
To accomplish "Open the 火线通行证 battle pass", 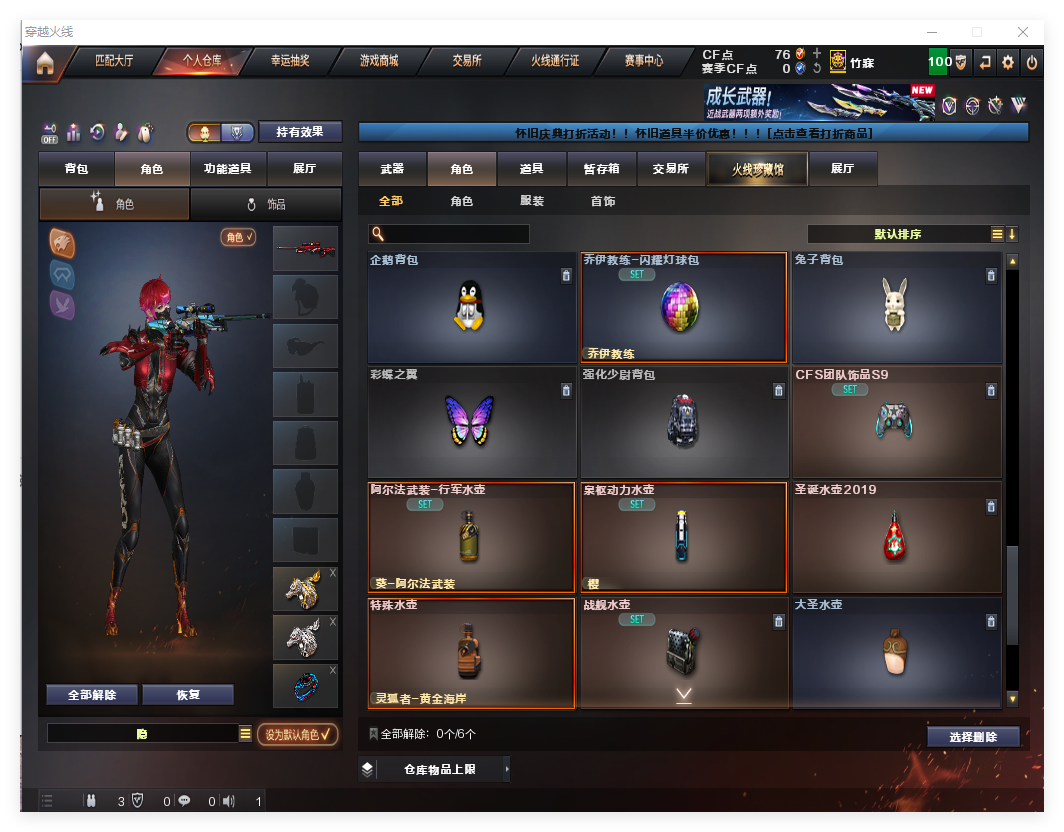I will click(555, 61).
